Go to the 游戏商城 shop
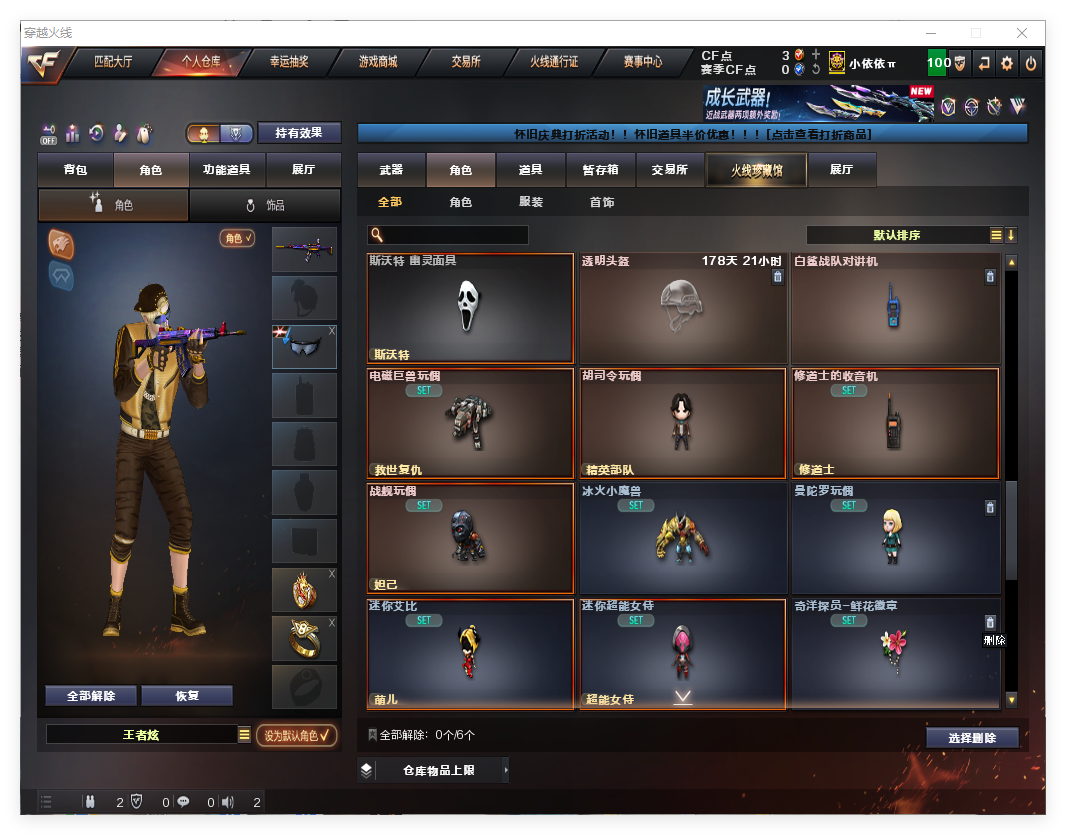The height and width of the screenshot is (835, 1066). tap(378, 62)
